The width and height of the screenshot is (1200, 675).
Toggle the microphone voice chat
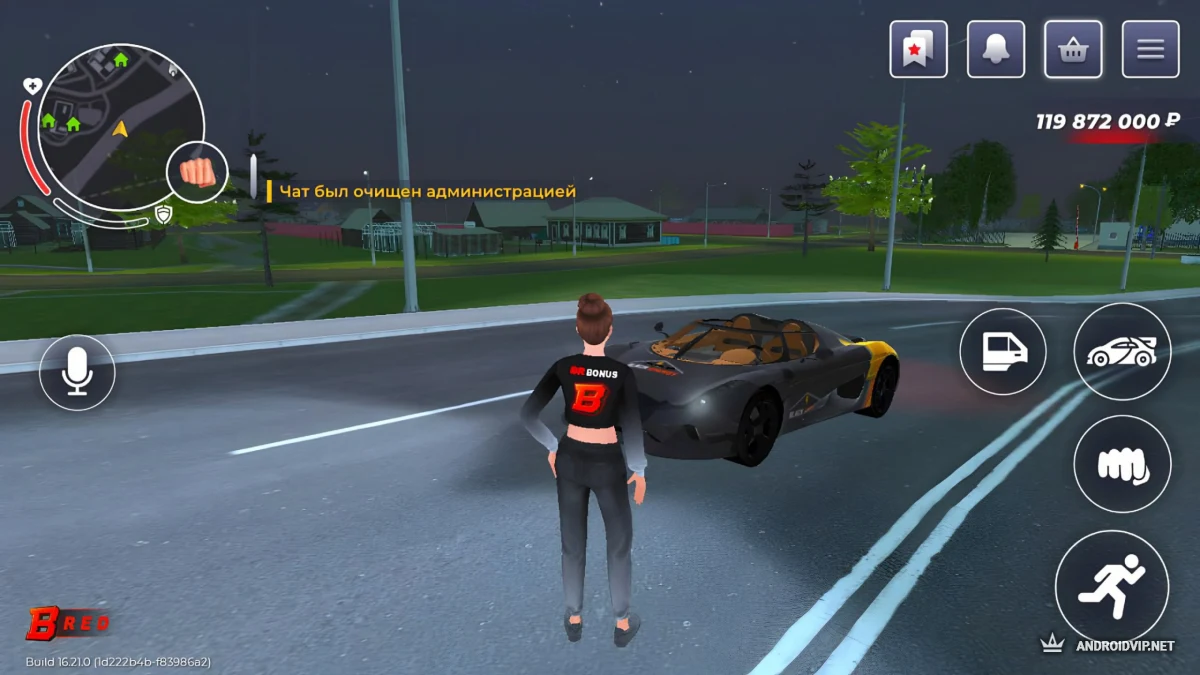click(x=77, y=372)
